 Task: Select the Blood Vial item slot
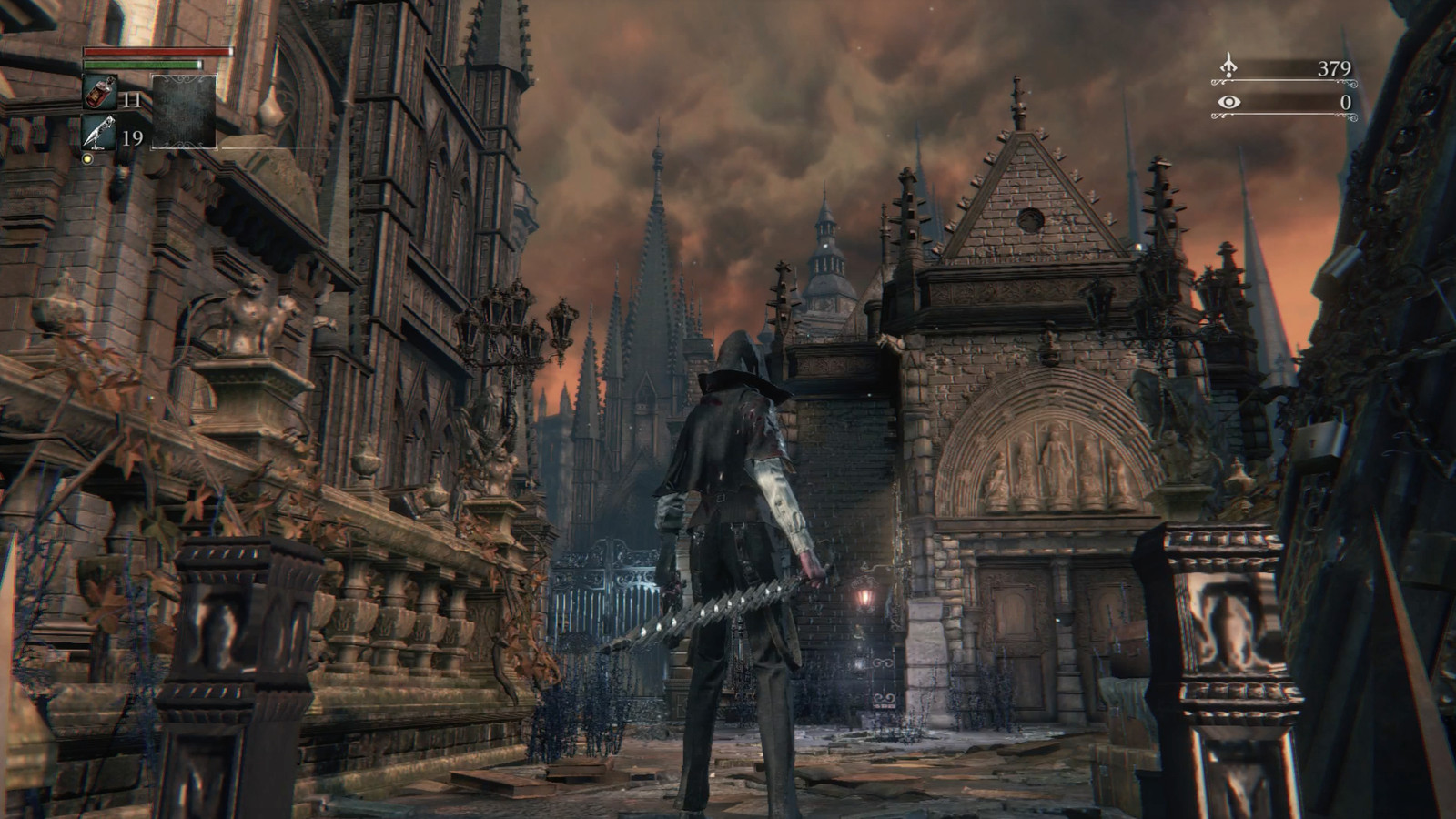coord(99,92)
